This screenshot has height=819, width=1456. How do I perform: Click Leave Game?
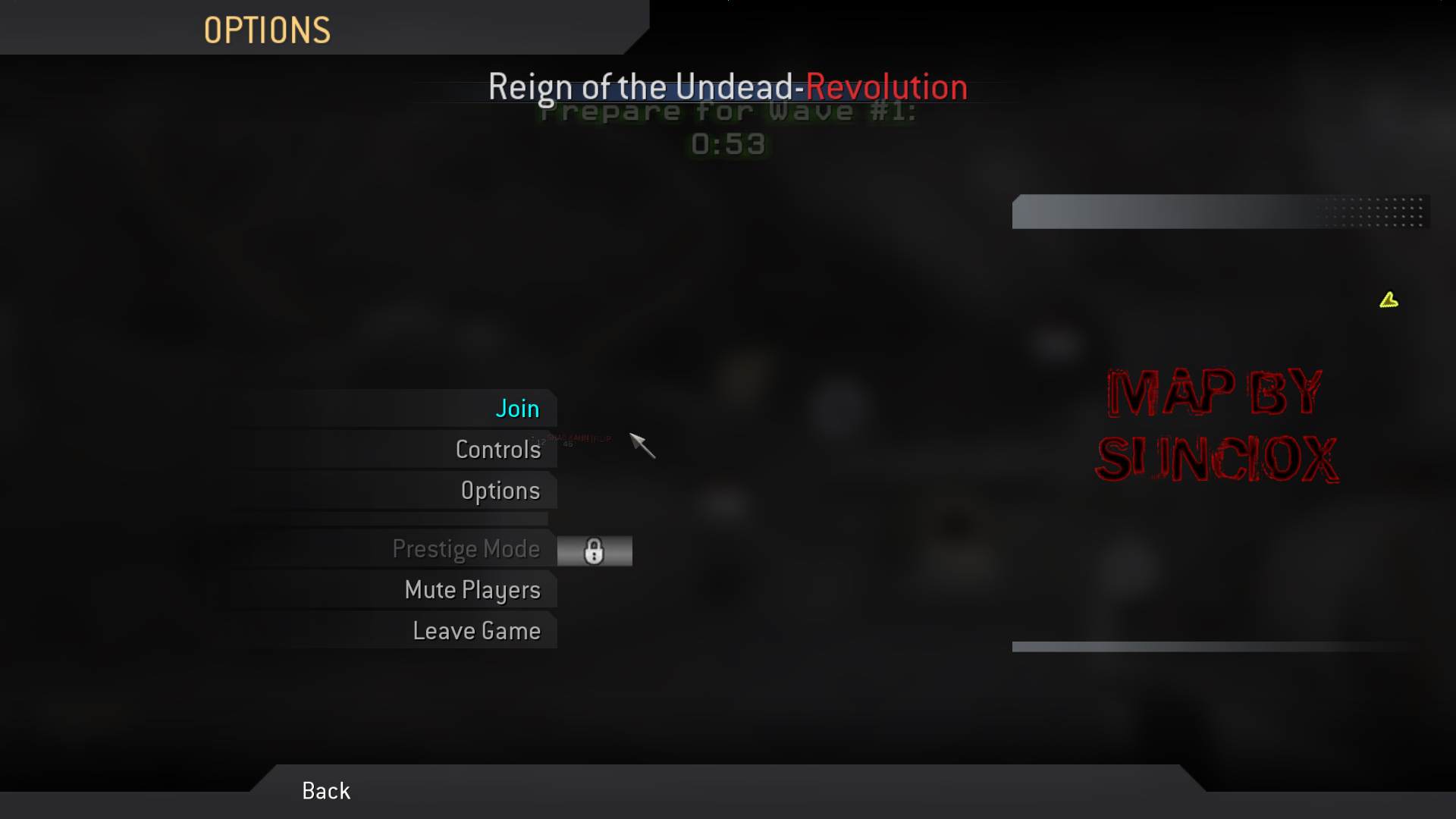[476, 630]
